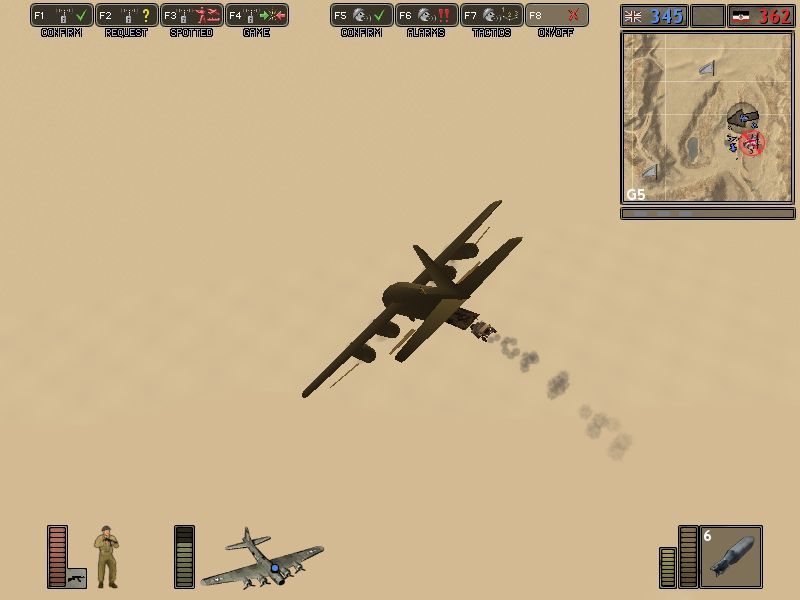
Task: Open the F1 Confirm radio menu
Action: 62,16
